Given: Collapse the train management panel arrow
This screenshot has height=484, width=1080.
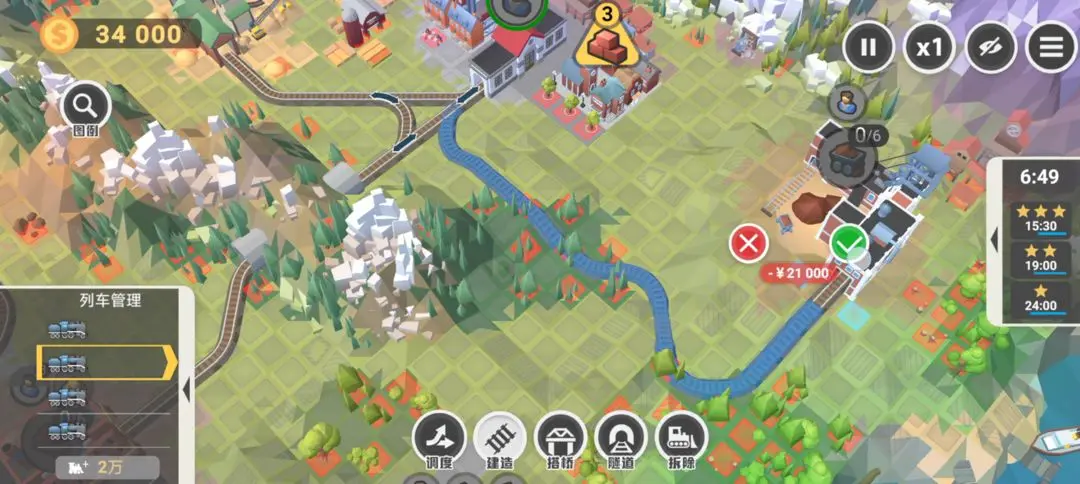Looking at the screenshot, I should click(x=185, y=362).
